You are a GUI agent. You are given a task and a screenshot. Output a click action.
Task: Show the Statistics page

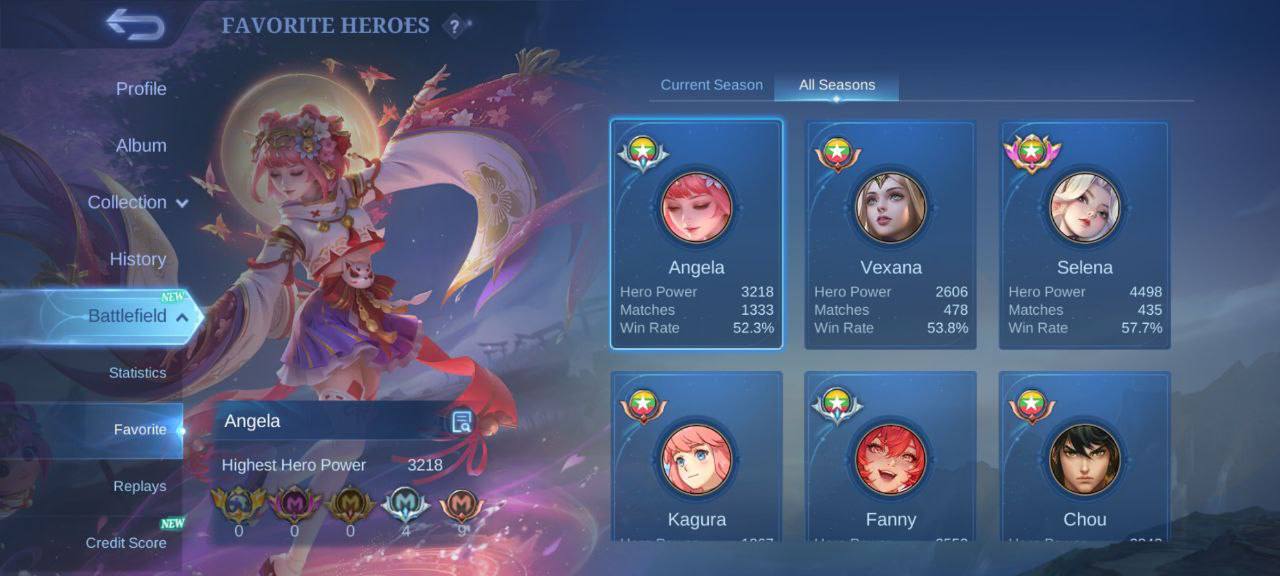(138, 373)
